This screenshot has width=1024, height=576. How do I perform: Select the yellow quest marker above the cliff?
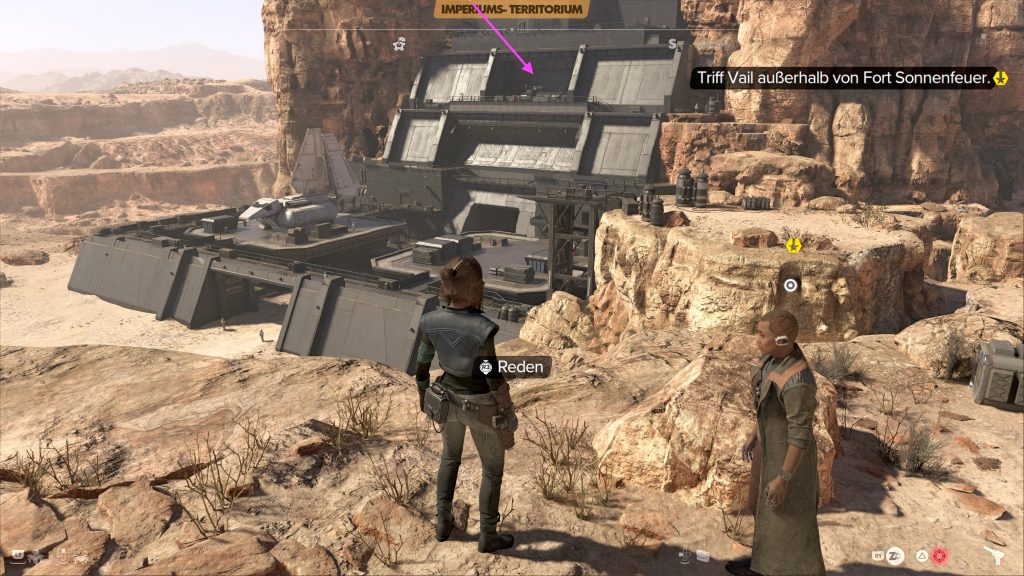pos(794,244)
